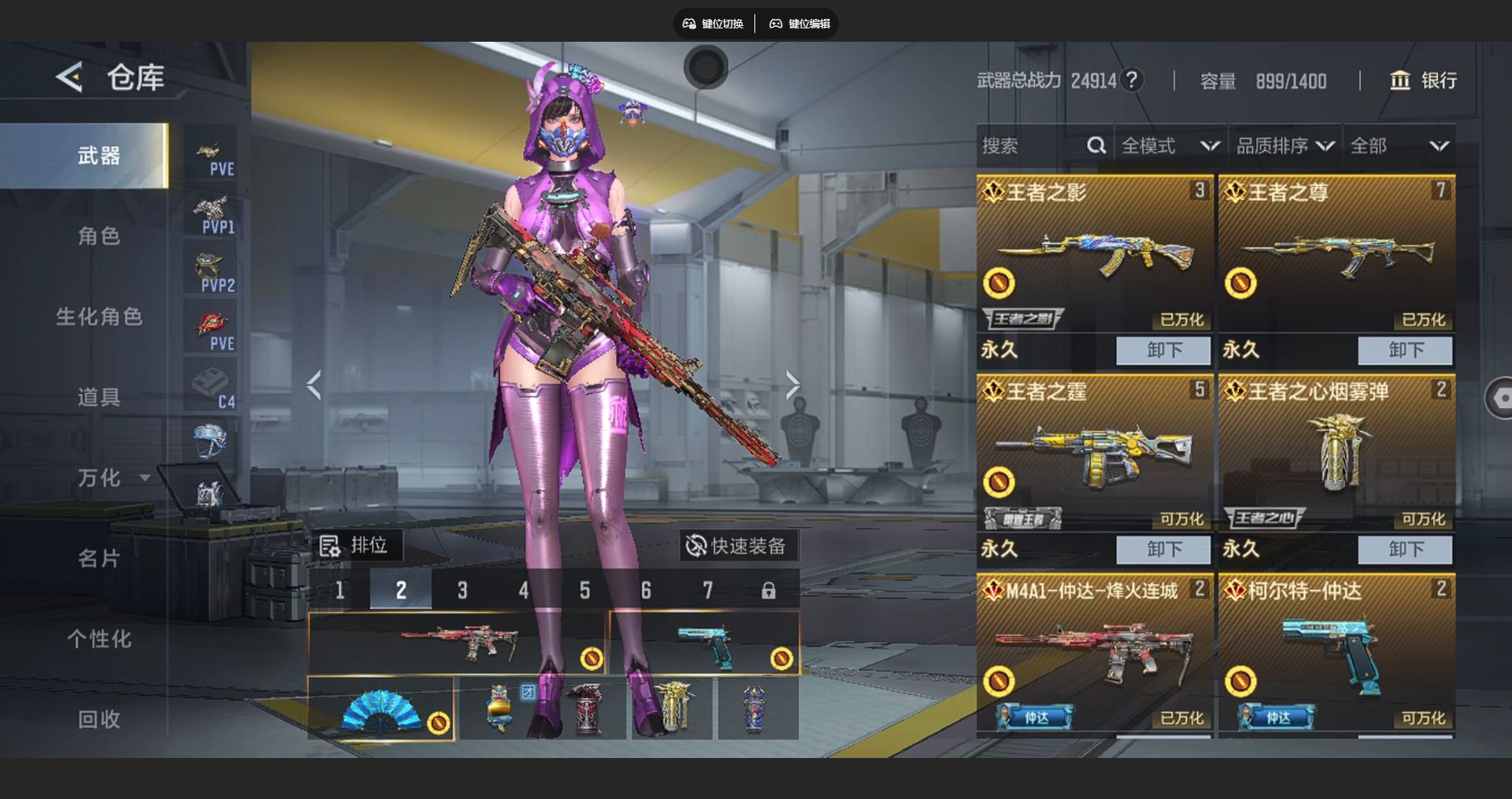
Task: Go back using the arrow beside 仓库
Action: tap(69, 77)
